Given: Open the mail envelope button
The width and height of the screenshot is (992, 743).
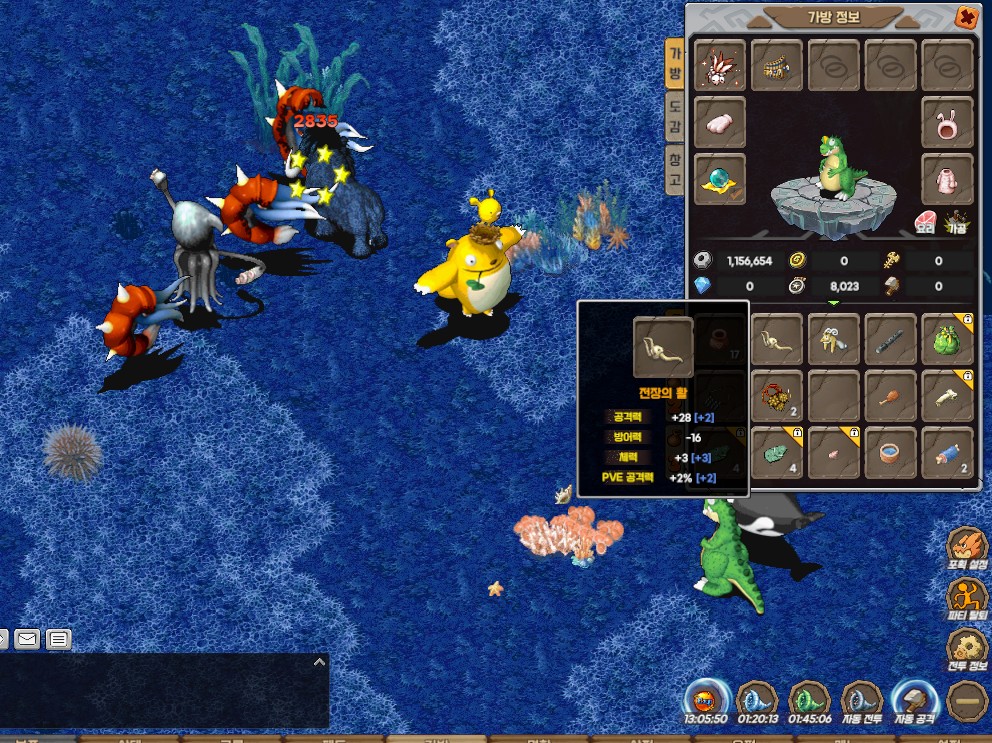Looking at the screenshot, I should tap(27, 638).
